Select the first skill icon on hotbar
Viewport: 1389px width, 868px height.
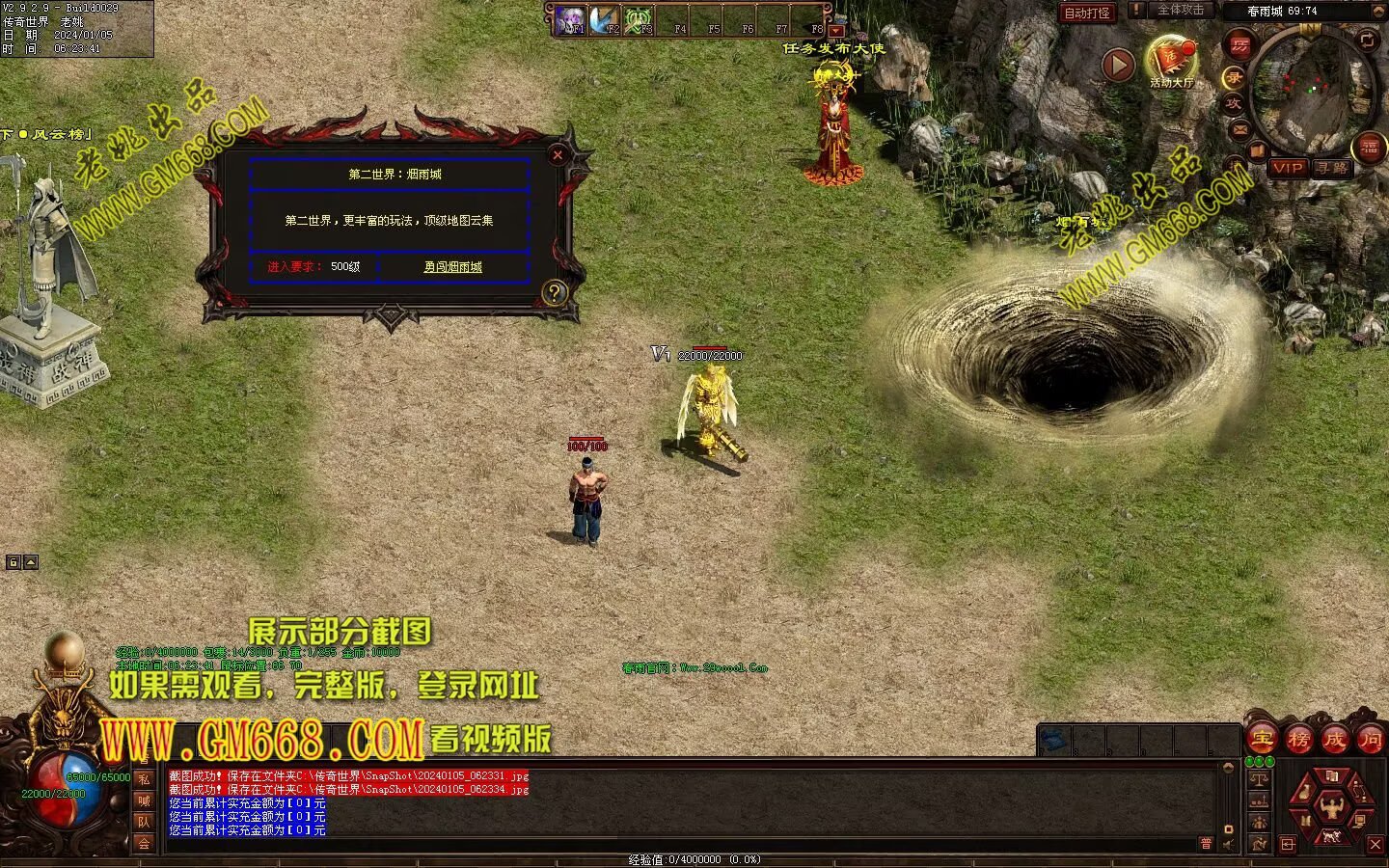click(573, 19)
